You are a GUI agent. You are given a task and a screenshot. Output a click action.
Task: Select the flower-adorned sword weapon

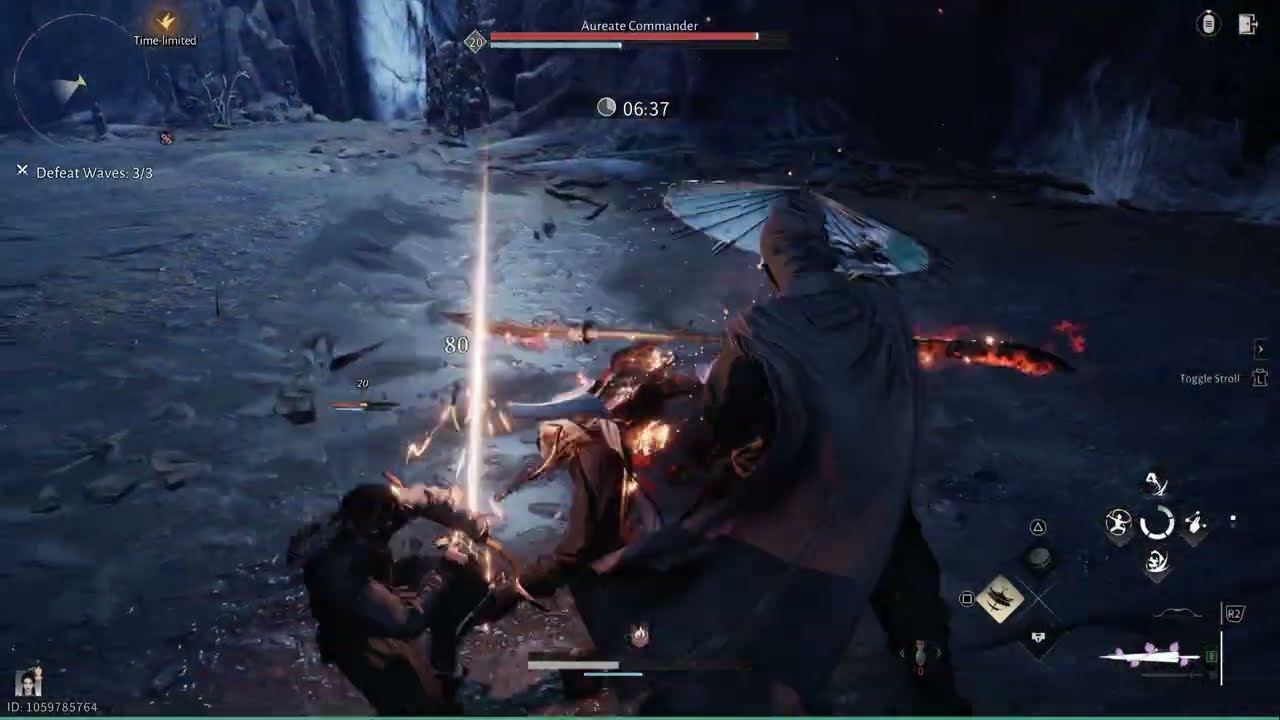point(1152,657)
